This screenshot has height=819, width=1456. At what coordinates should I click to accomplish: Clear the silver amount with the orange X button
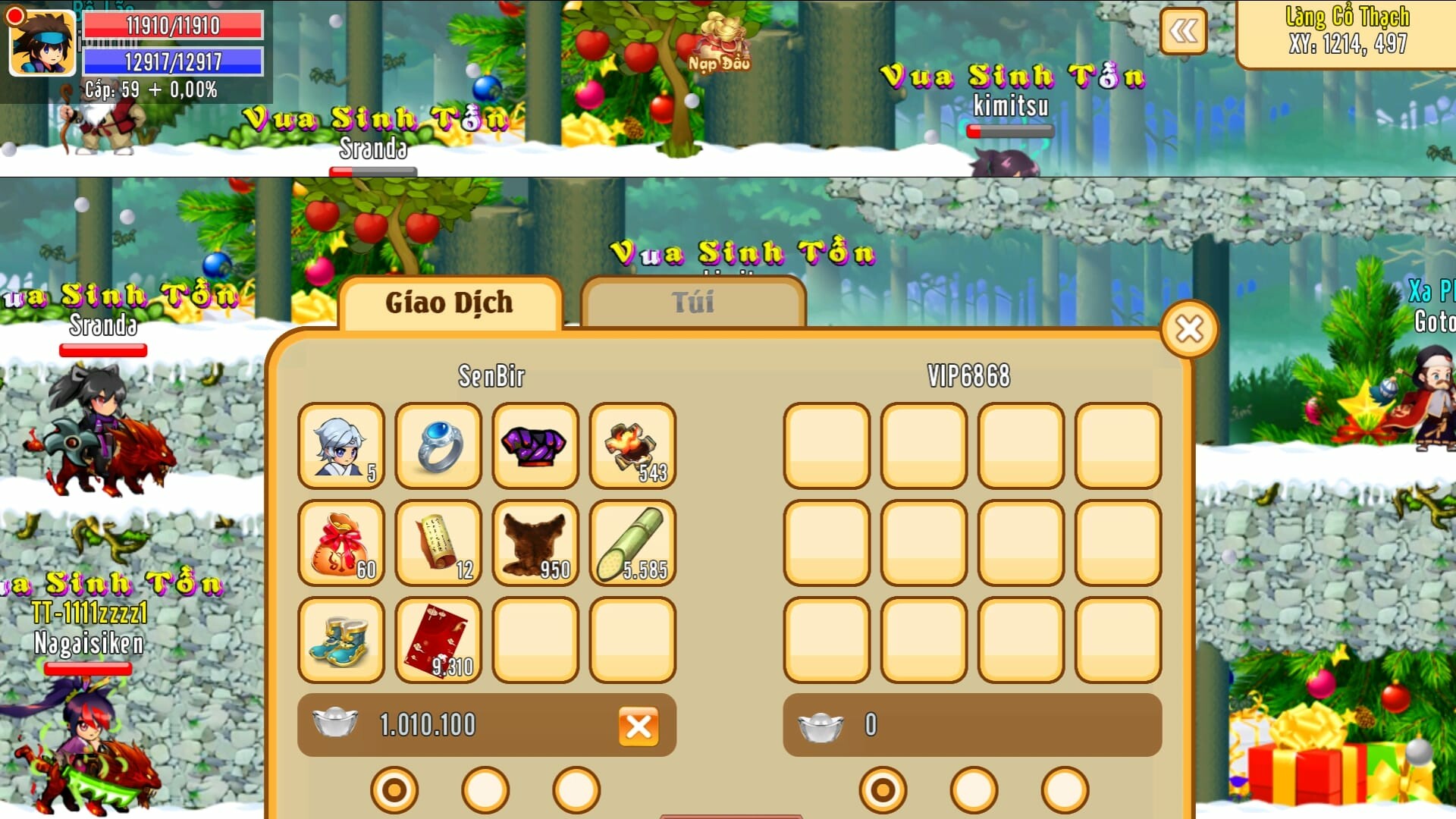click(639, 726)
